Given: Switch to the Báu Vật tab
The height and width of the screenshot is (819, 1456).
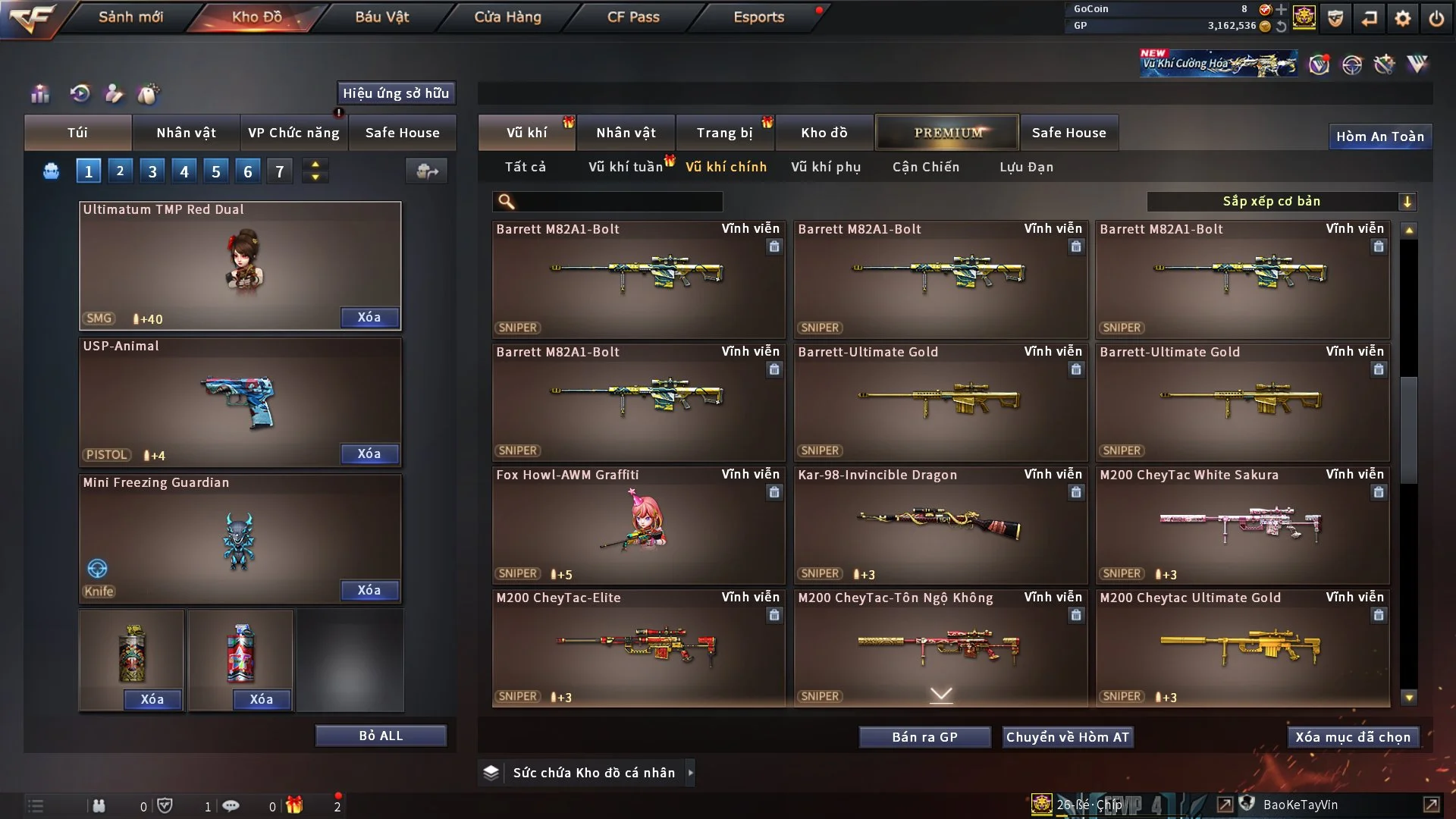Looking at the screenshot, I should click(x=381, y=17).
